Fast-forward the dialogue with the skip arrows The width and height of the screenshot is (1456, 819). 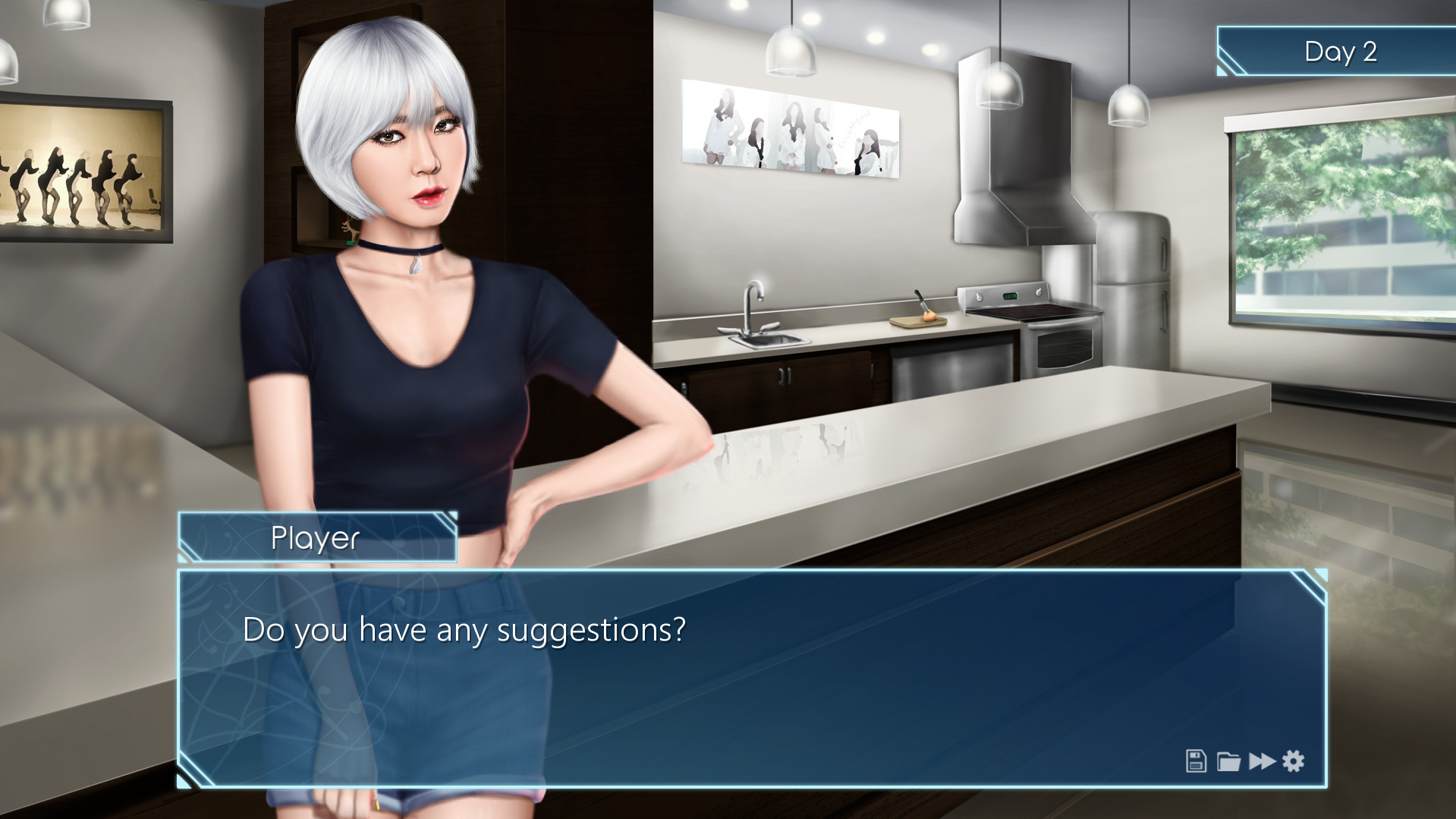click(x=1262, y=761)
